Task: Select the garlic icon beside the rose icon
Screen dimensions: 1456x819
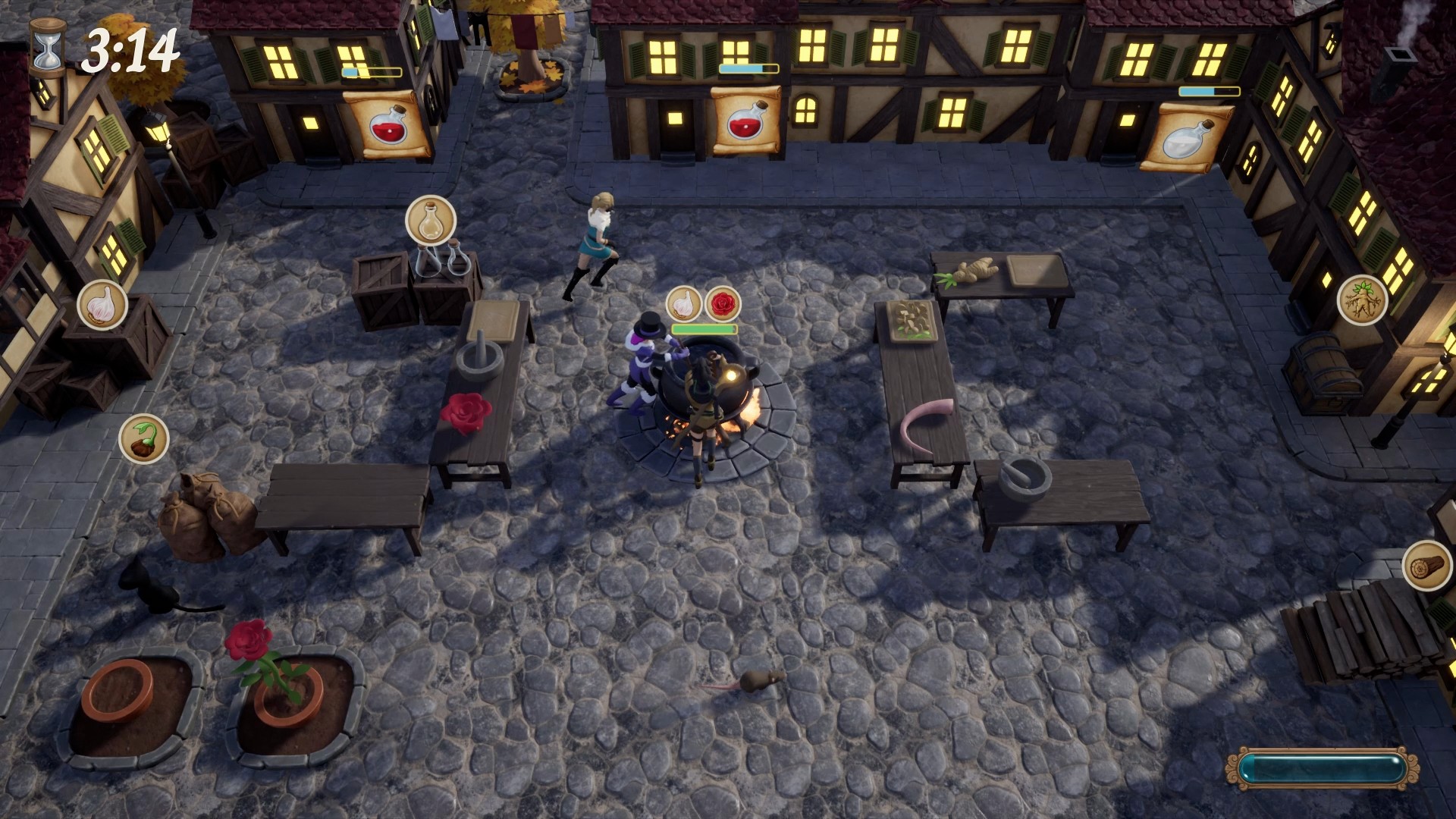Action: [683, 305]
